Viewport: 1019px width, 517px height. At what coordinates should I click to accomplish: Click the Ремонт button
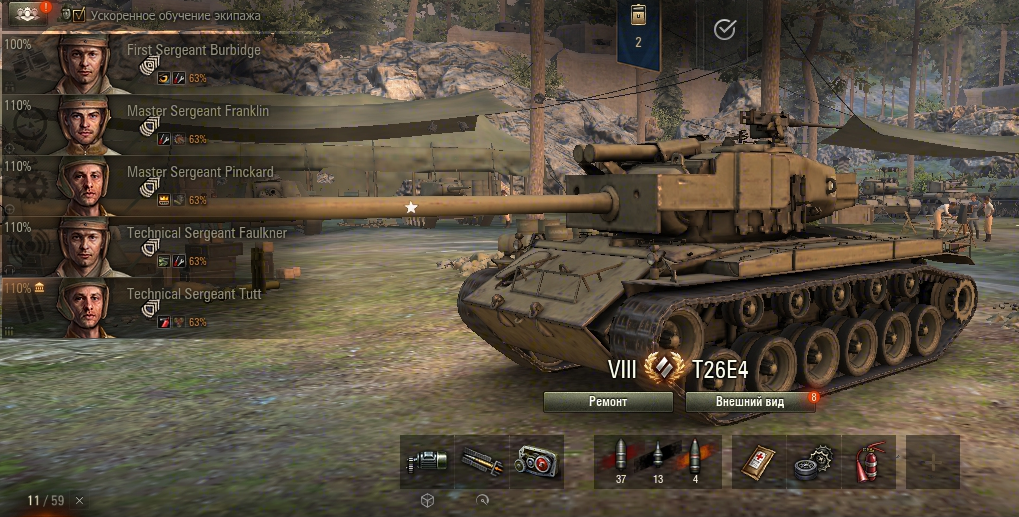(x=608, y=401)
